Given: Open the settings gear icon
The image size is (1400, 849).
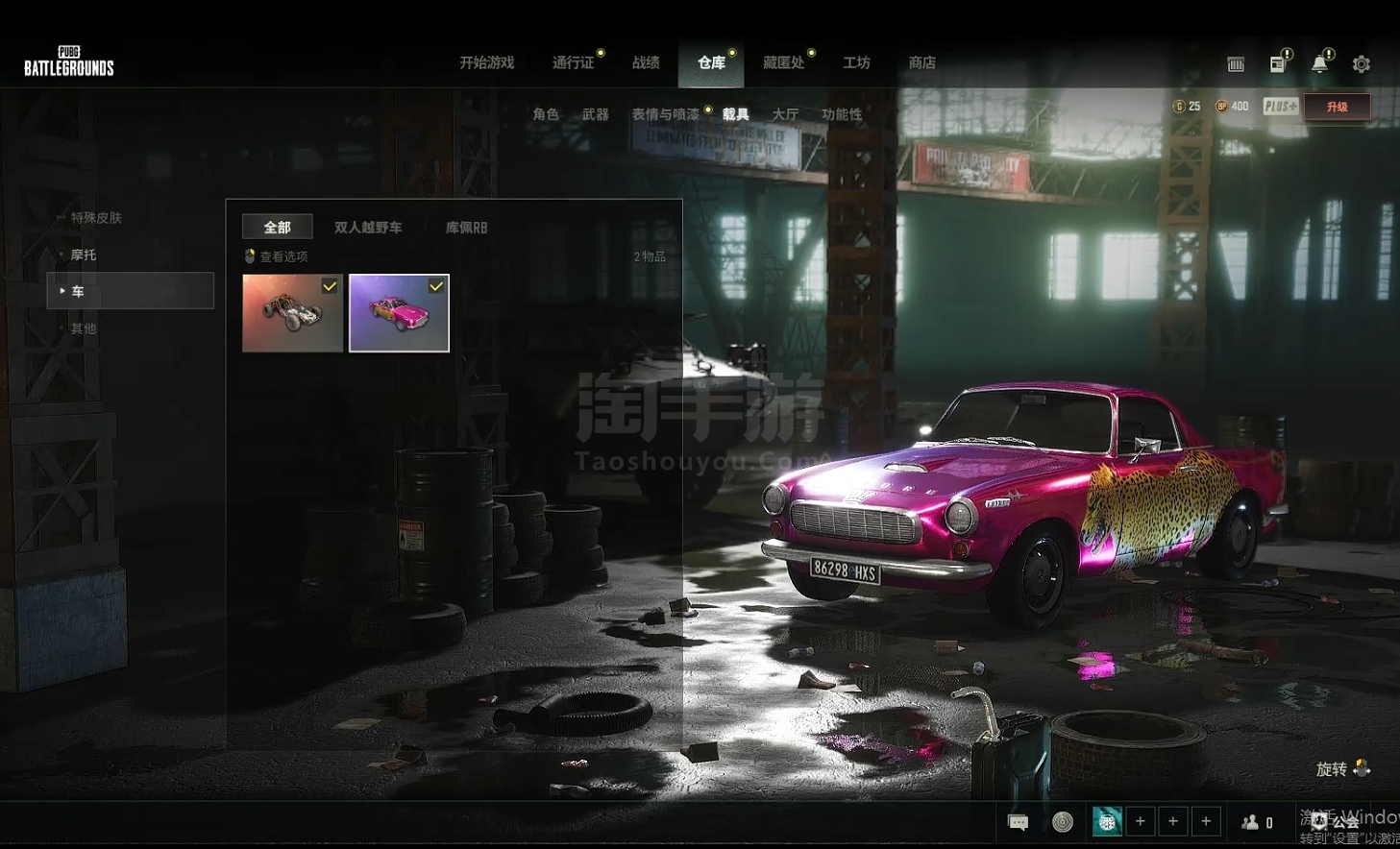Looking at the screenshot, I should (x=1362, y=64).
